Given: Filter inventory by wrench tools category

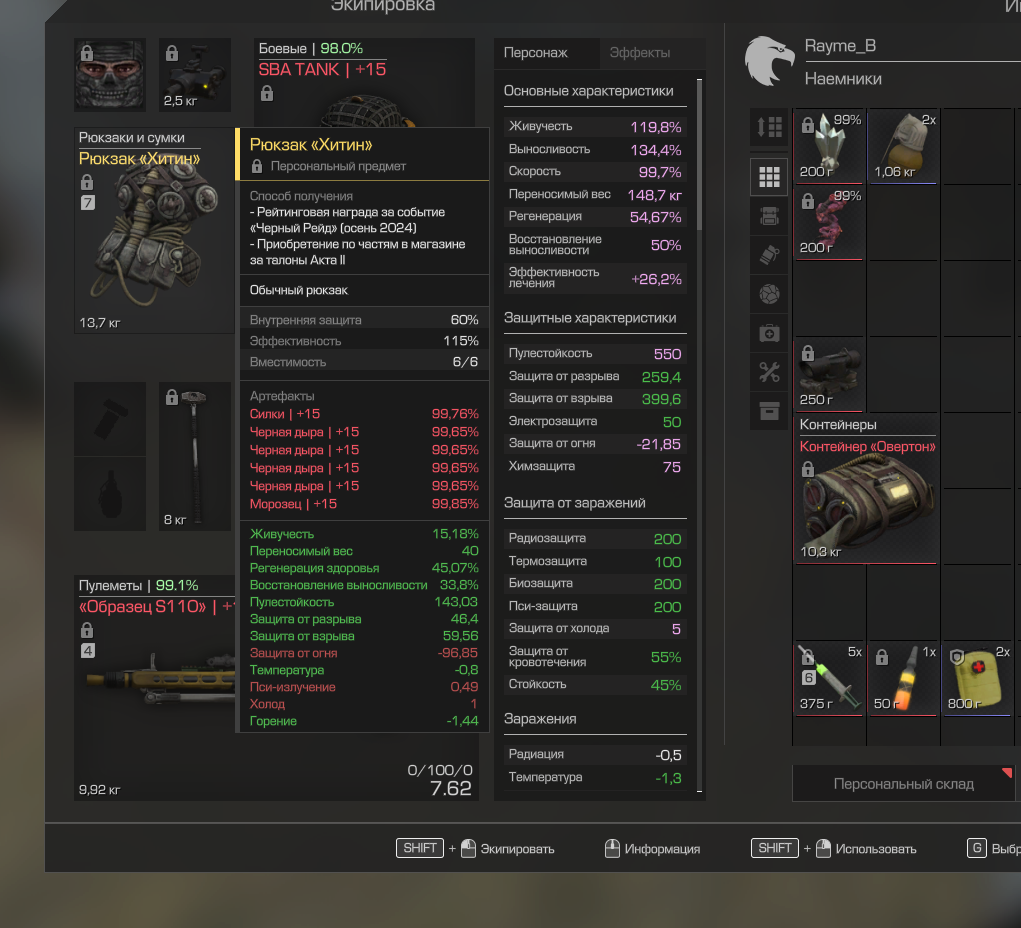Looking at the screenshot, I should coord(769,373).
